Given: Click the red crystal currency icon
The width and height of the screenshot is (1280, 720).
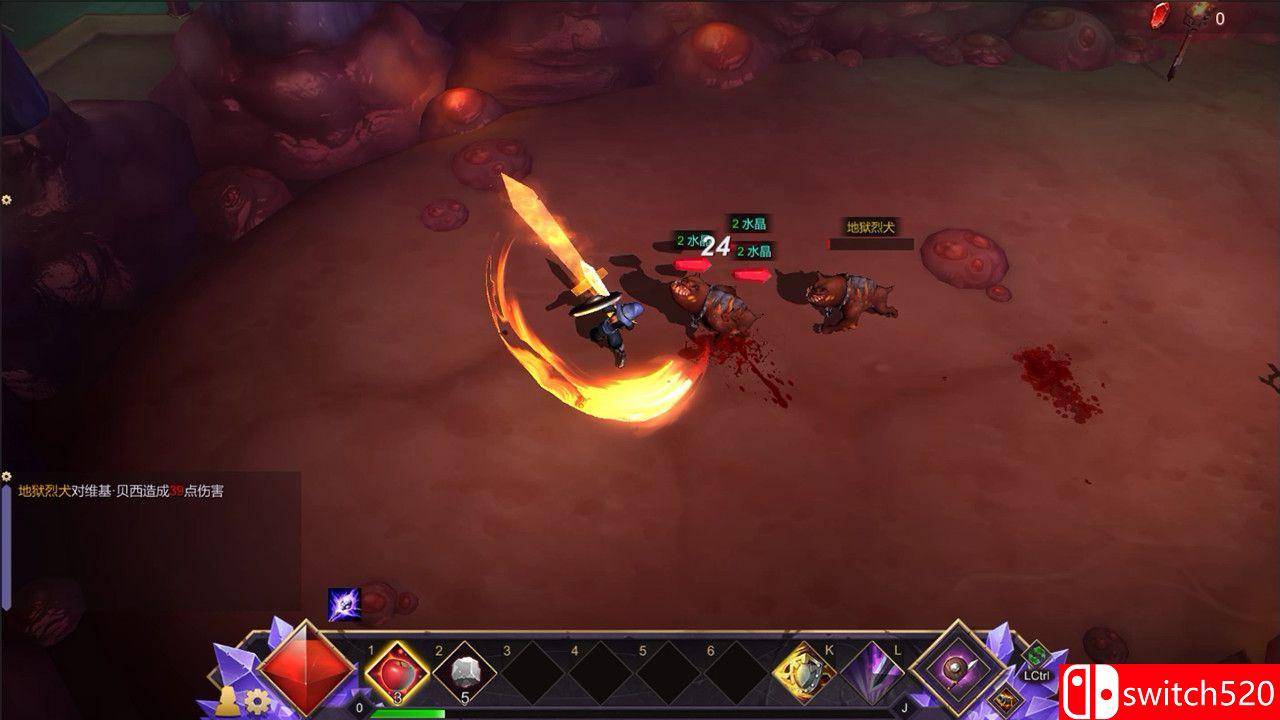Looking at the screenshot, I should click(1160, 15).
